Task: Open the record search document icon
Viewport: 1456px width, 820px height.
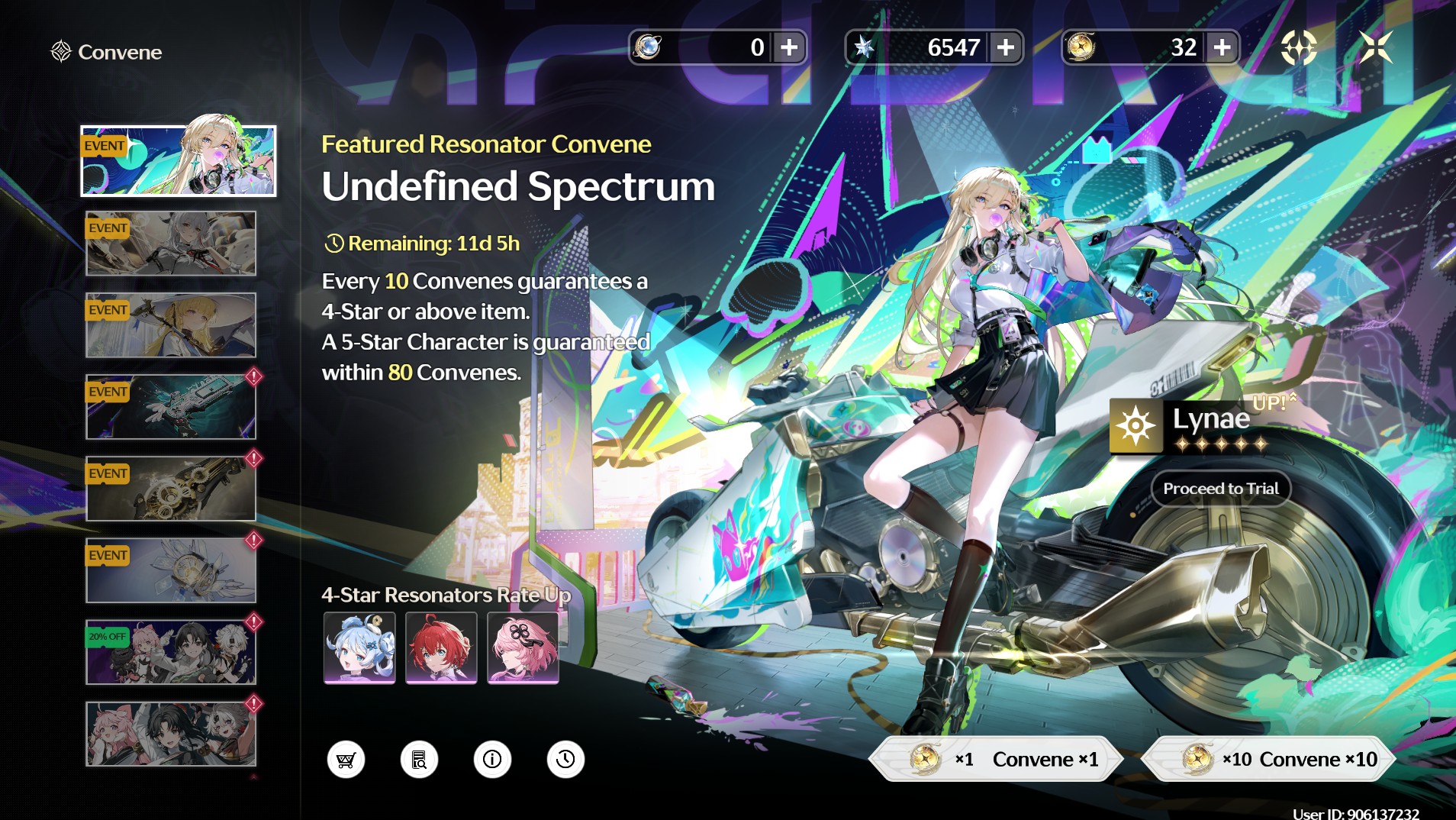Action: tap(419, 760)
